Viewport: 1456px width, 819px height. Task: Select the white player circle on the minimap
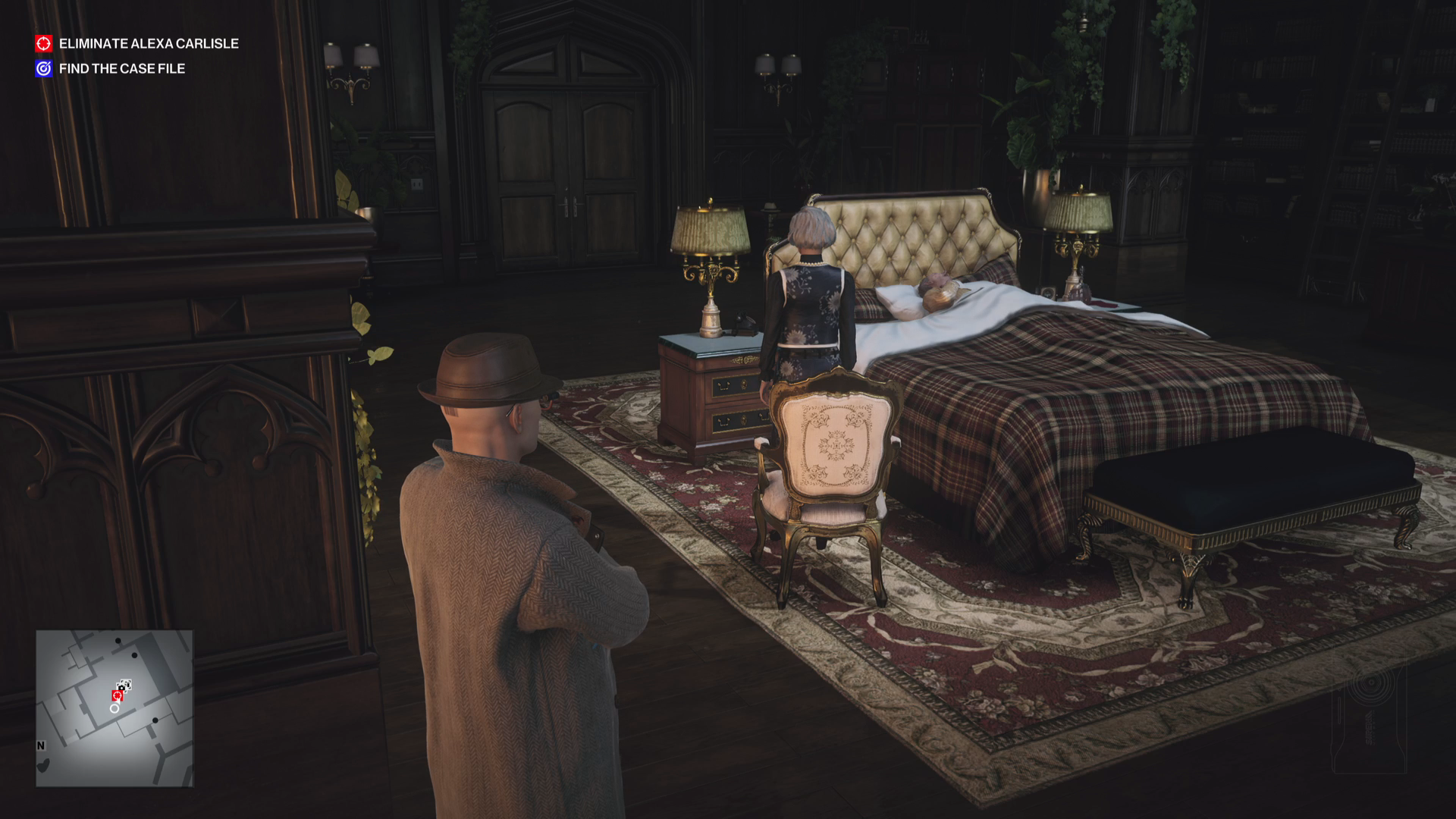[x=115, y=709]
